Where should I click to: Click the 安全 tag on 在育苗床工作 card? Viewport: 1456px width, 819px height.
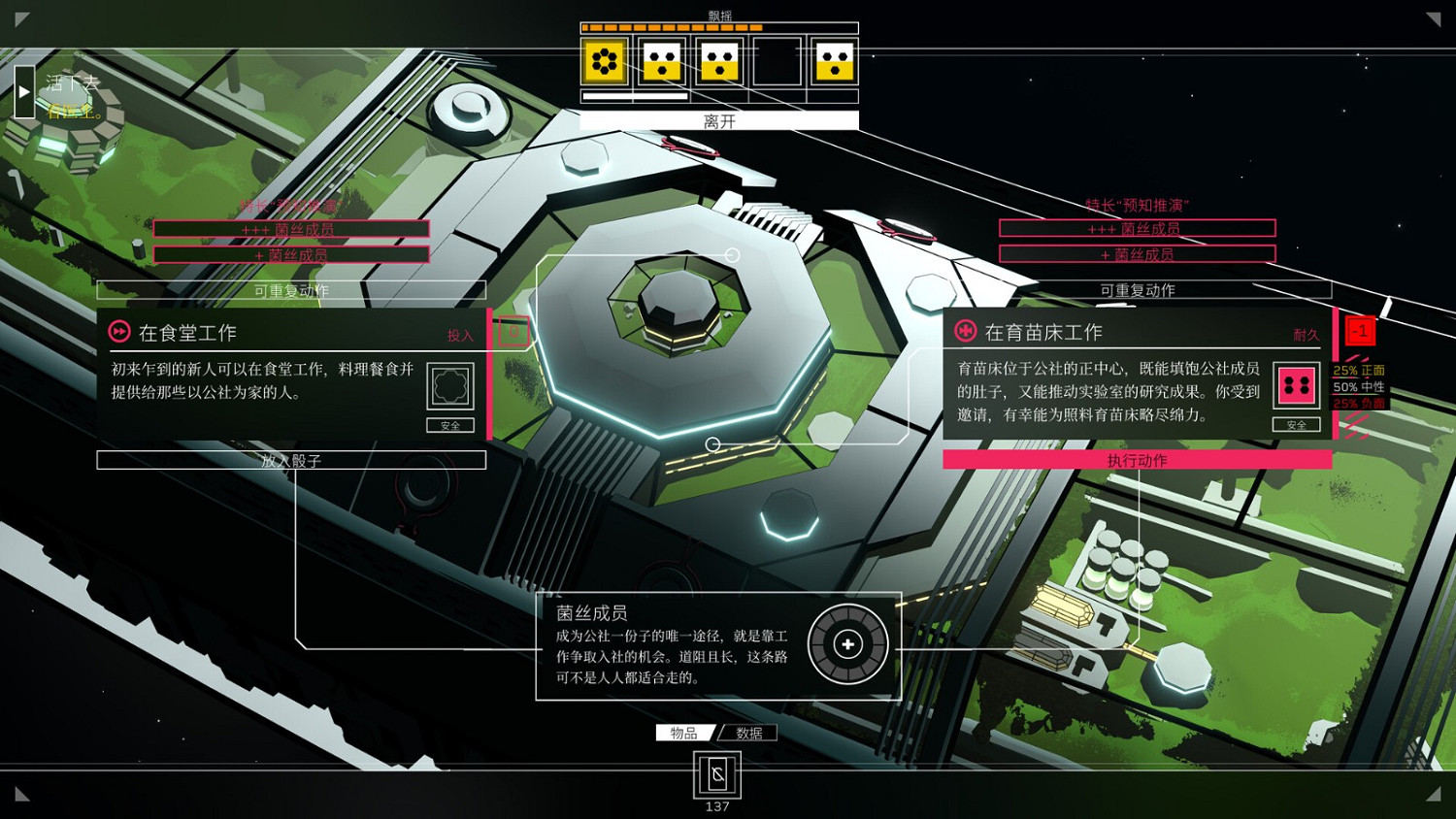pos(1297,425)
